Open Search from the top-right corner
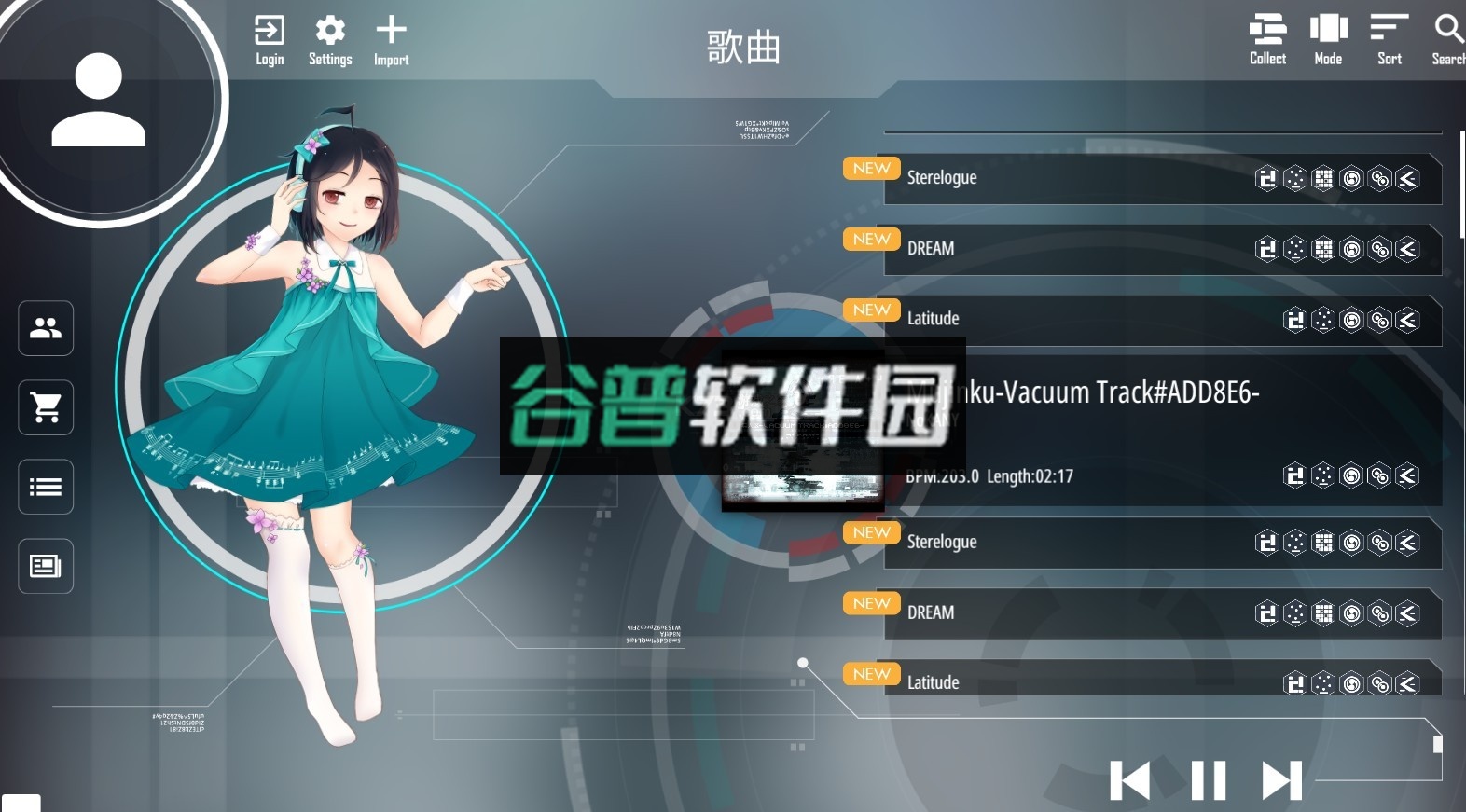Image resolution: width=1466 pixels, height=812 pixels. tap(1446, 37)
